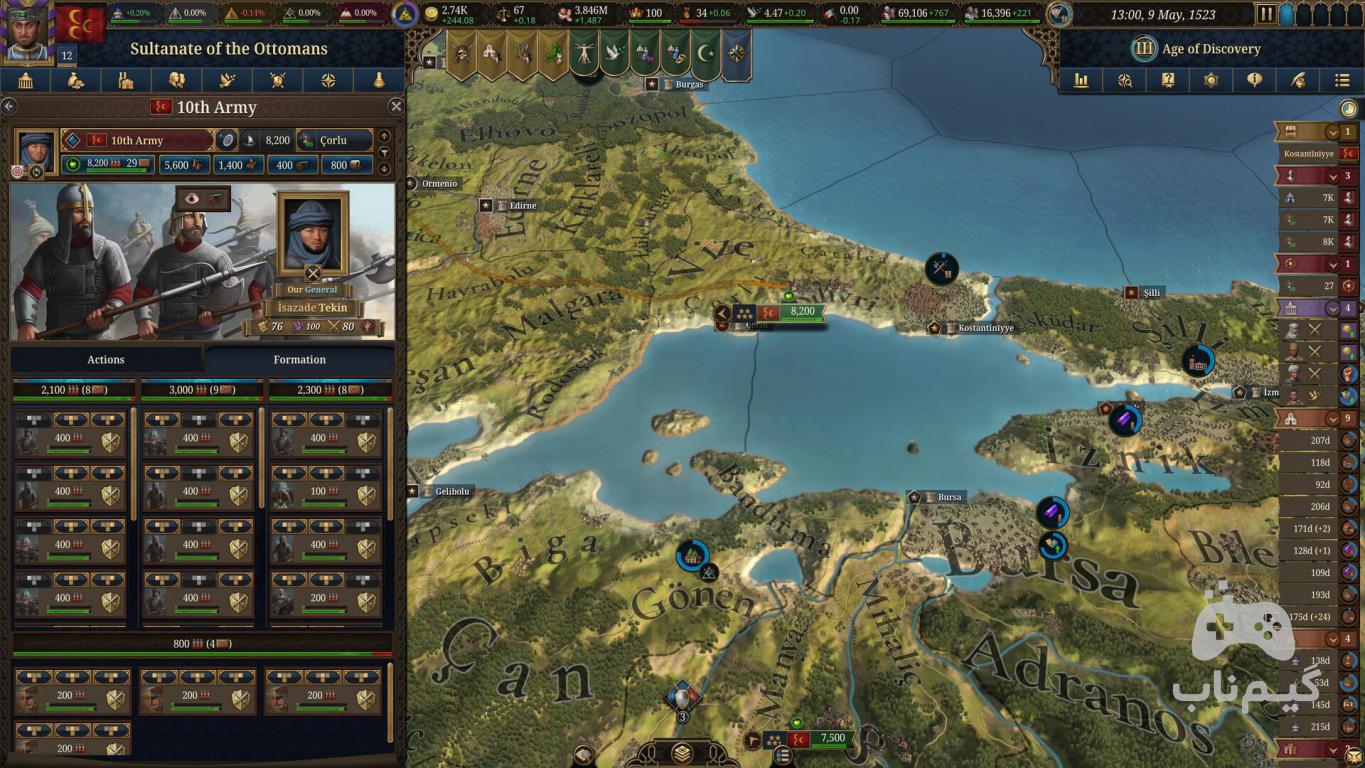Open the bar chart ledger icon
The image size is (1365, 768).
point(1081,81)
